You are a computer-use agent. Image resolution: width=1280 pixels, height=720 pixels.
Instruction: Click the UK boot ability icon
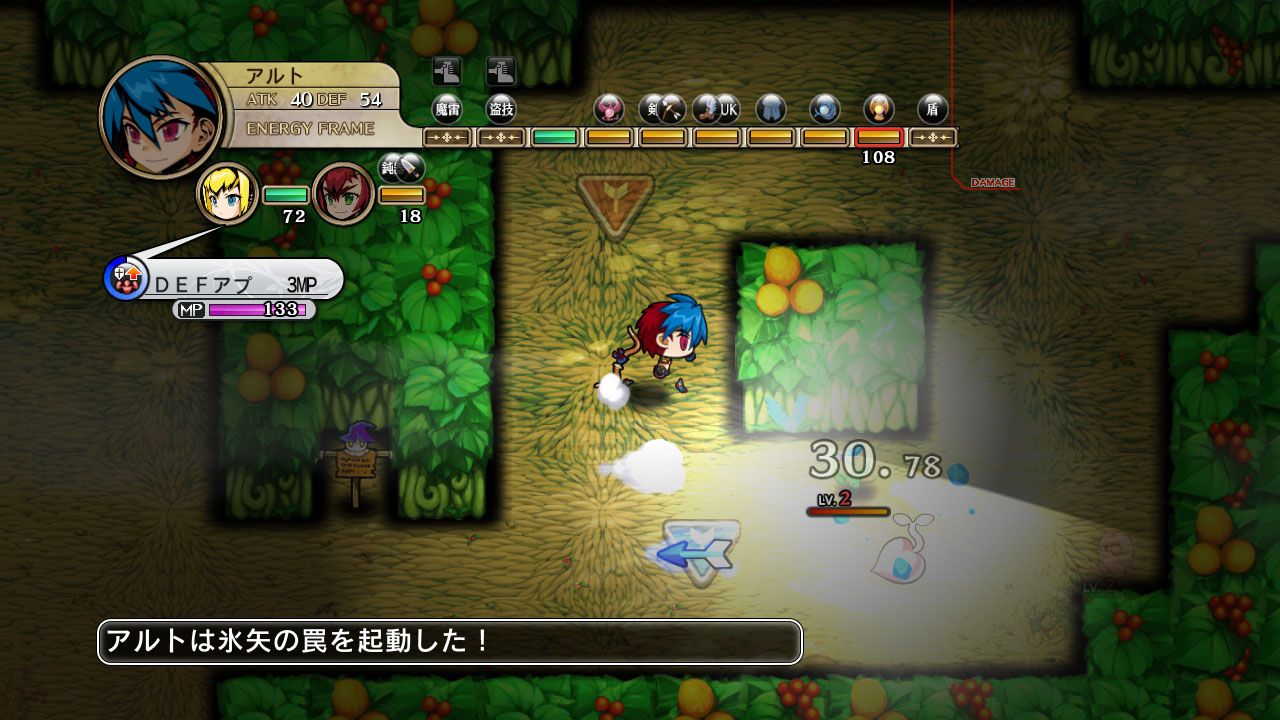tap(721, 107)
